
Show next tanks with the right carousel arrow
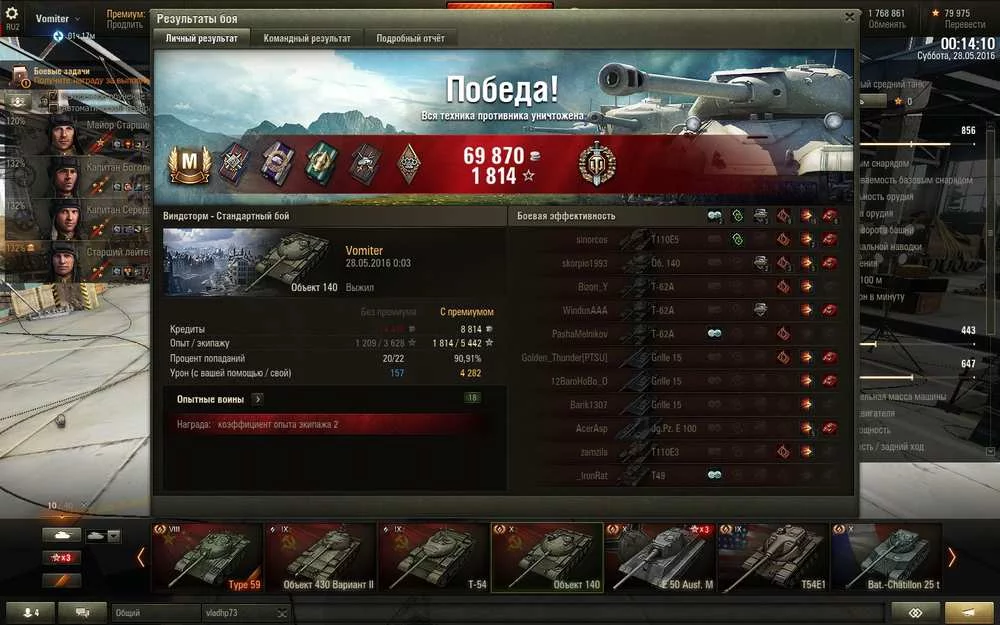coord(951,557)
